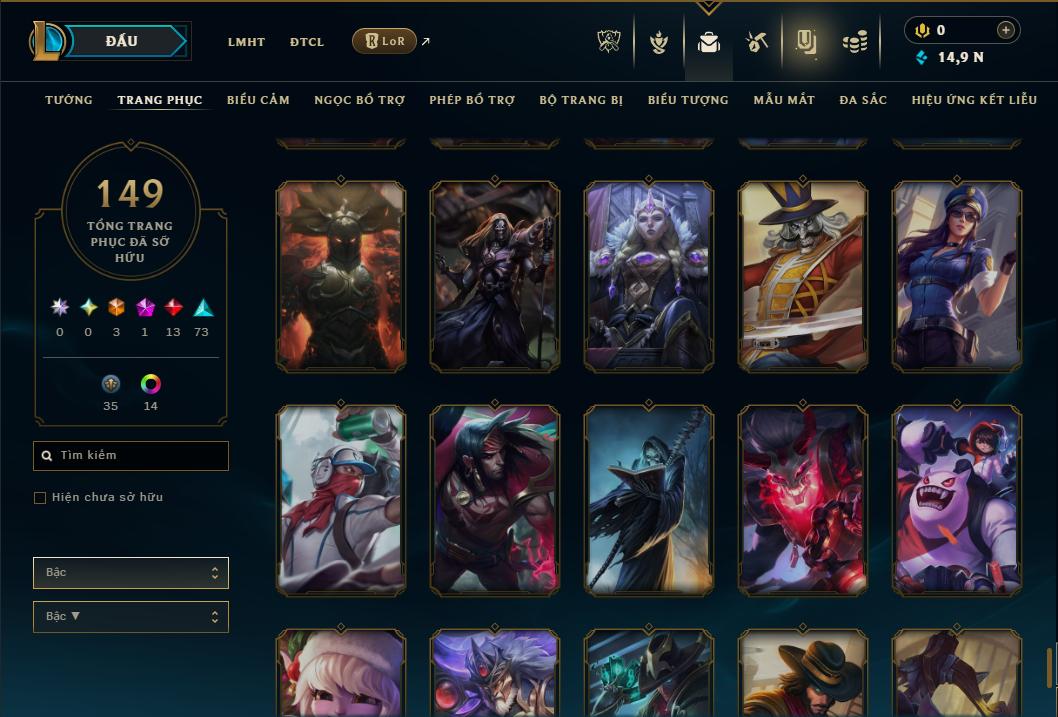The image size is (1058, 717).
Task: Toggle the Hiện chưa sở hữu checkbox
Action: pos(40,498)
